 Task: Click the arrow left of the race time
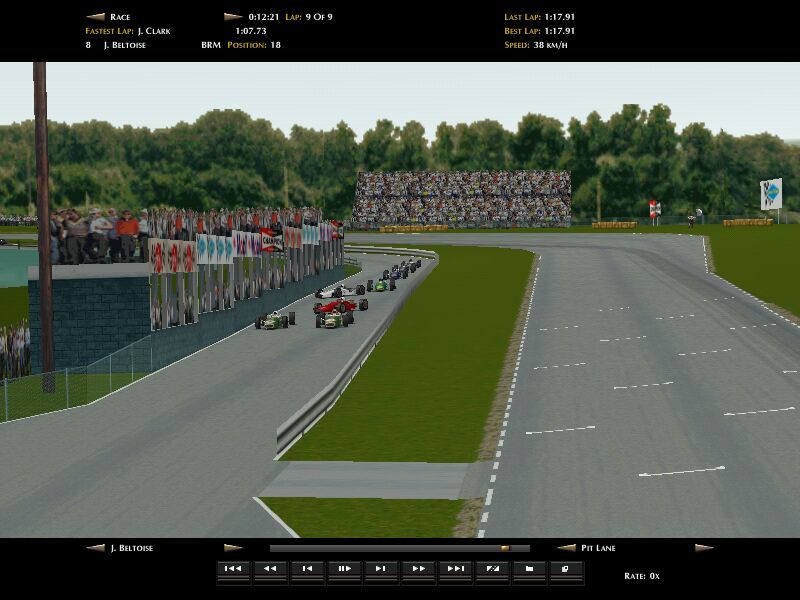(x=233, y=17)
